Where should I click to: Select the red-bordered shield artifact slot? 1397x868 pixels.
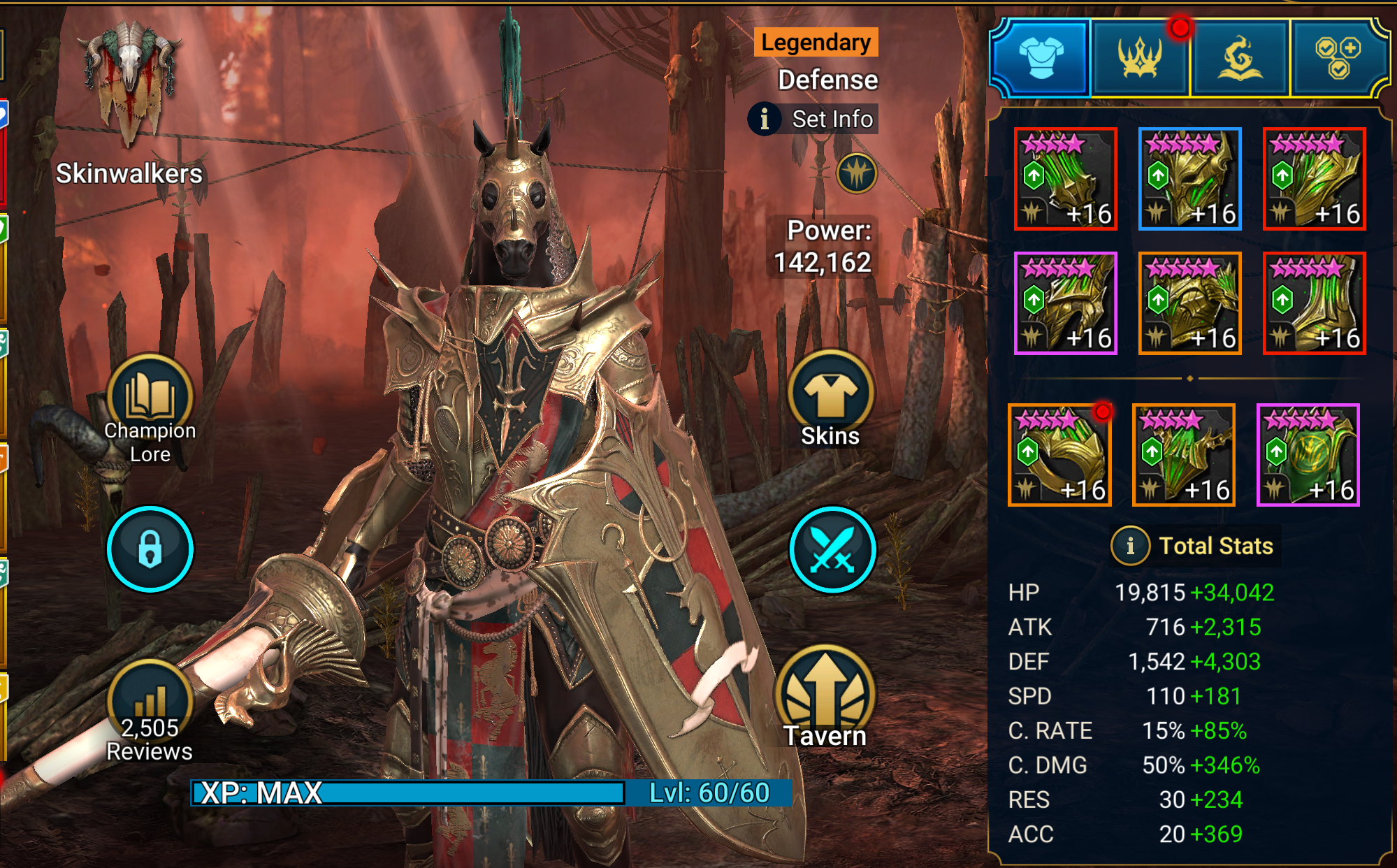click(1314, 179)
